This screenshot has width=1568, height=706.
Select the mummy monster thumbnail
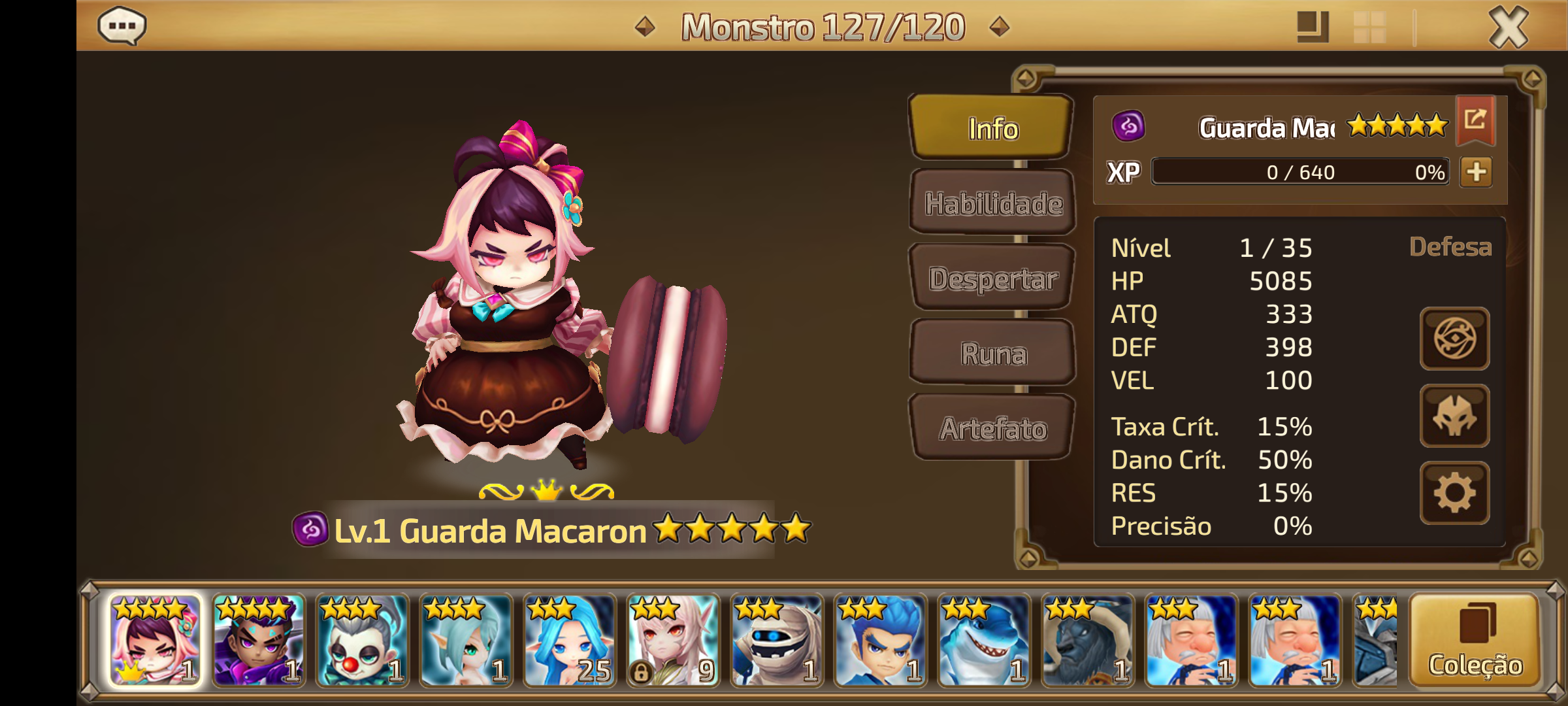point(777,641)
